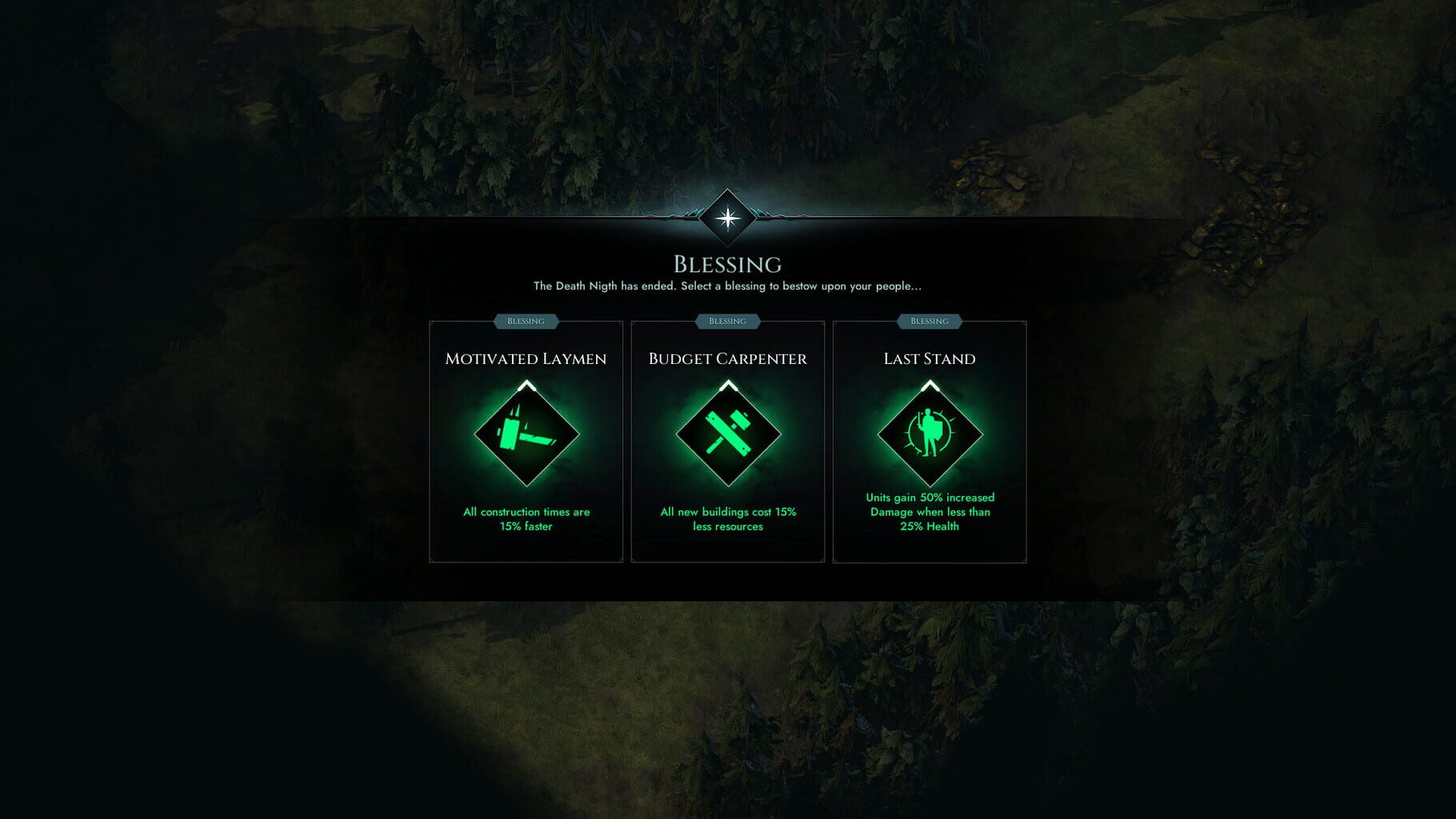Image resolution: width=1456 pixels, height=819 pixels.
Task: Select the Last Stand blessing card
Action: (928, 440)
